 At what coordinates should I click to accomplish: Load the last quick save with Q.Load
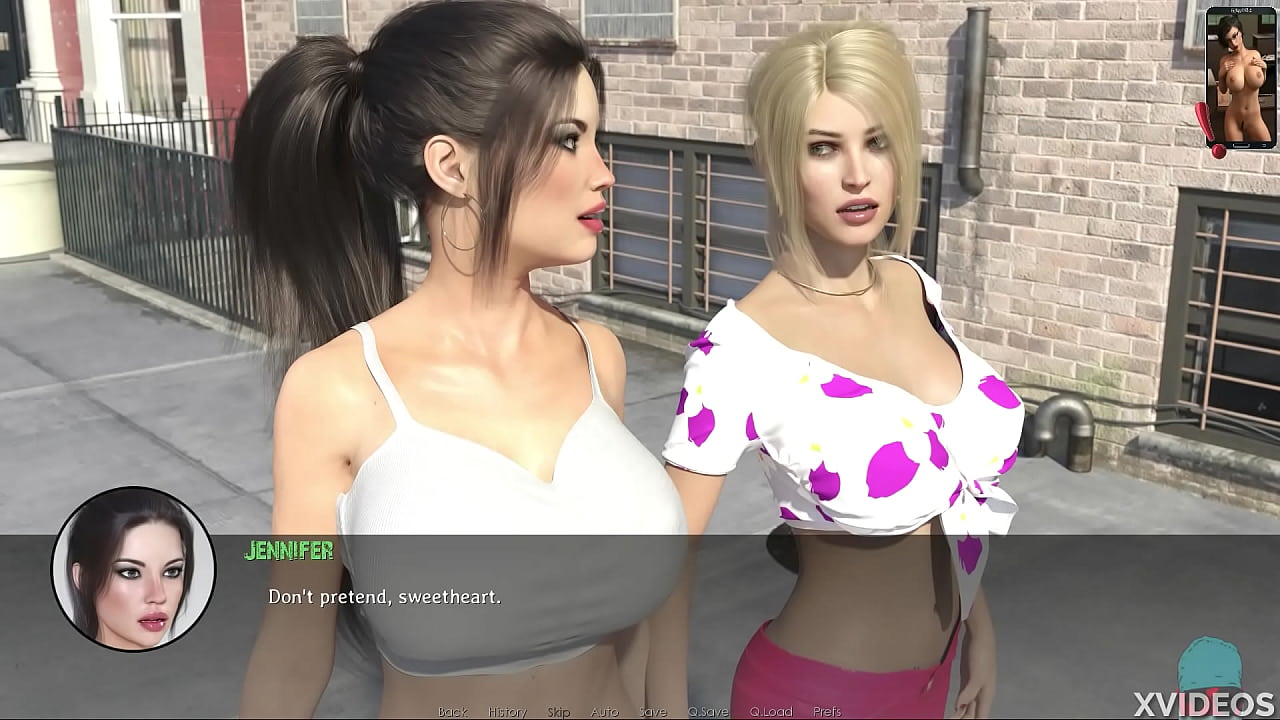click(x=771, y=713)
